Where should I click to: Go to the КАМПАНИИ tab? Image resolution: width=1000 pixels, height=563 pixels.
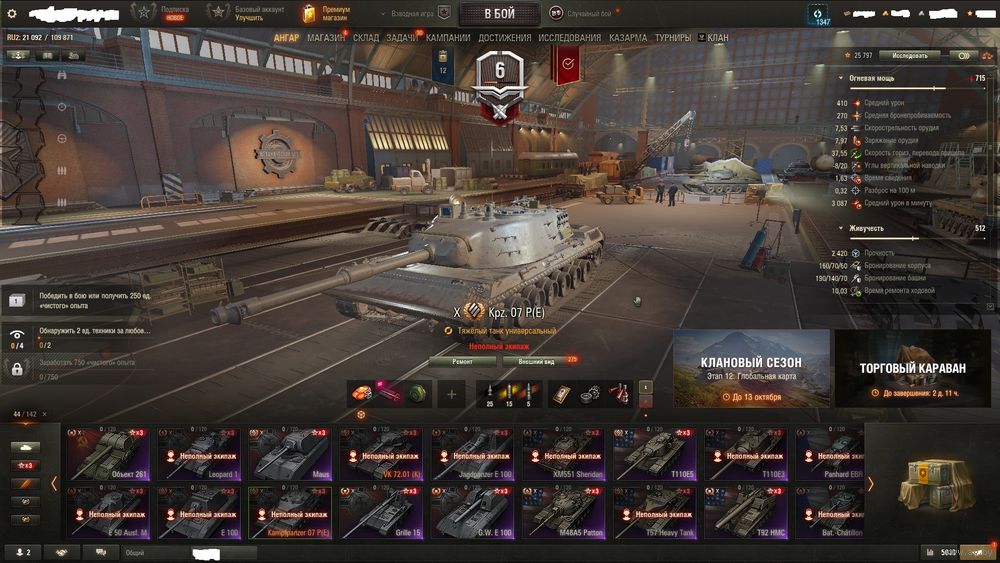pyautogui.click(x=448, y=38)
